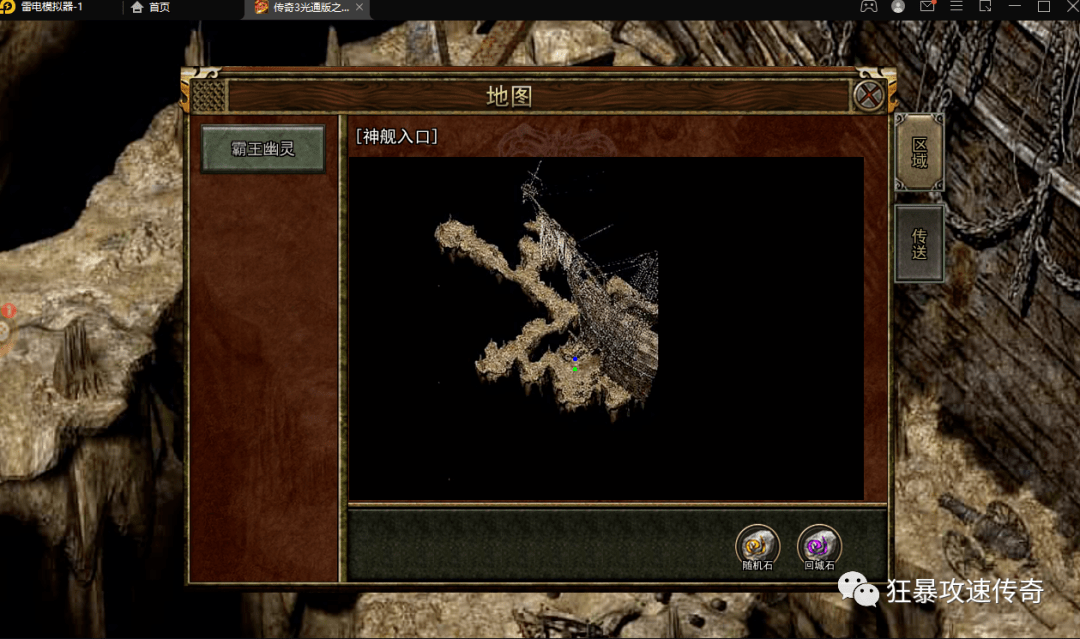Viewport: 1080px width, 639px height.
Task: Switch to the 区域 tab
Action: click(919, 153)
